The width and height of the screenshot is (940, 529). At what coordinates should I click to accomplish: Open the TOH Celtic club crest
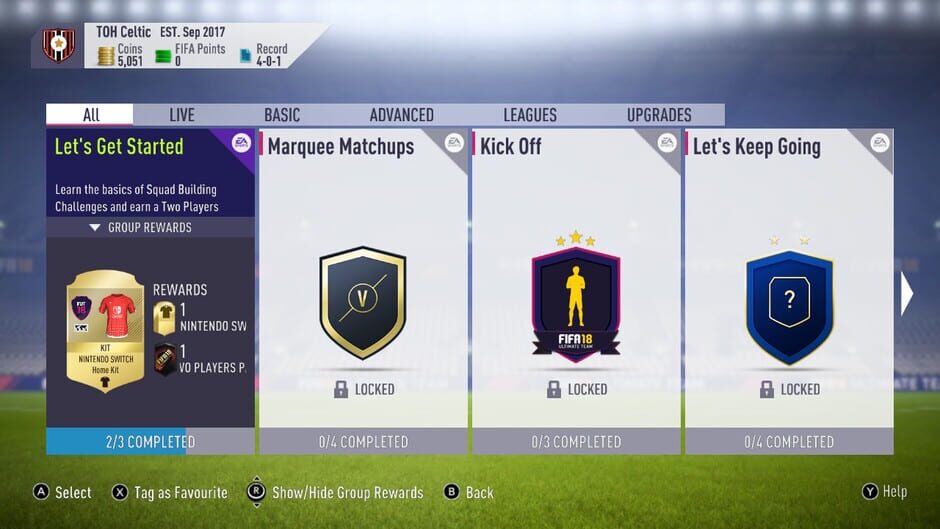pos(58,46)
